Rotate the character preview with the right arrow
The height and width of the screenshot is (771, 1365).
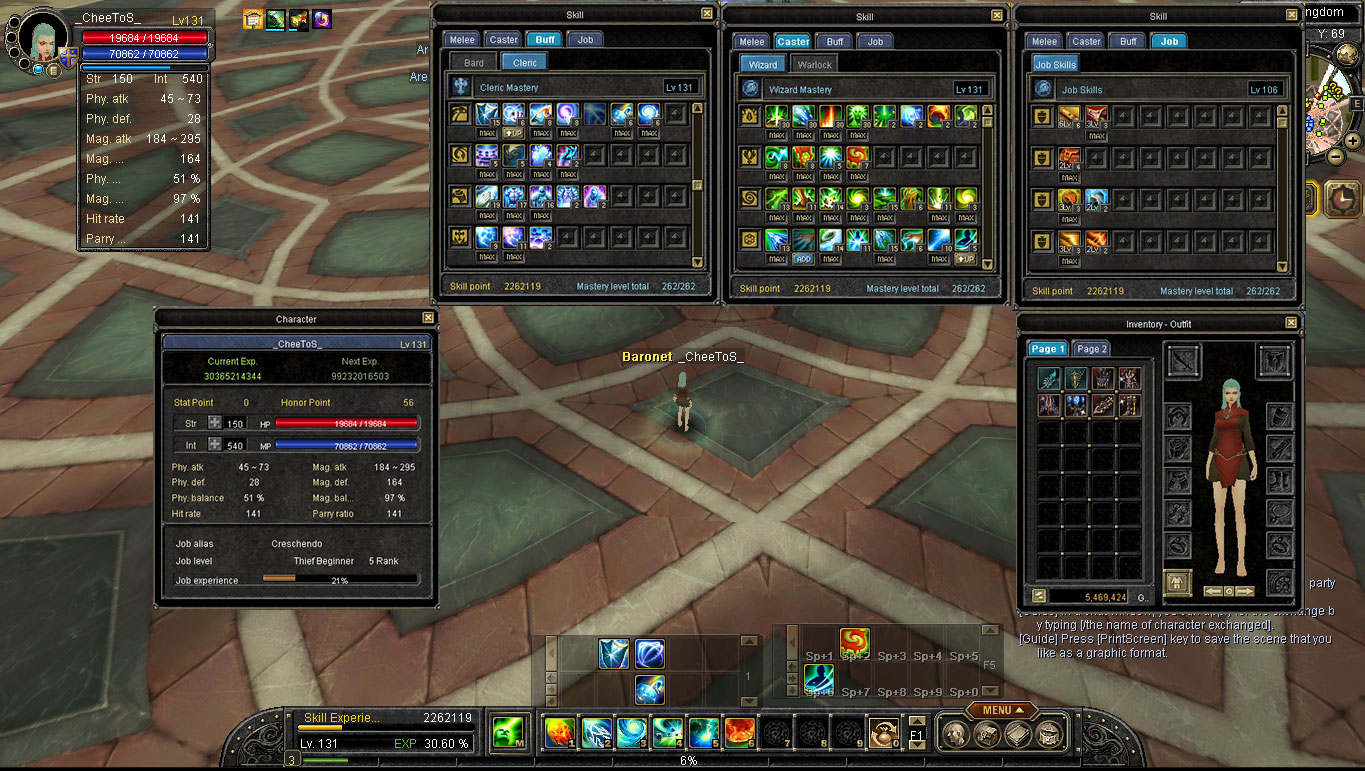pos(1245,591)
